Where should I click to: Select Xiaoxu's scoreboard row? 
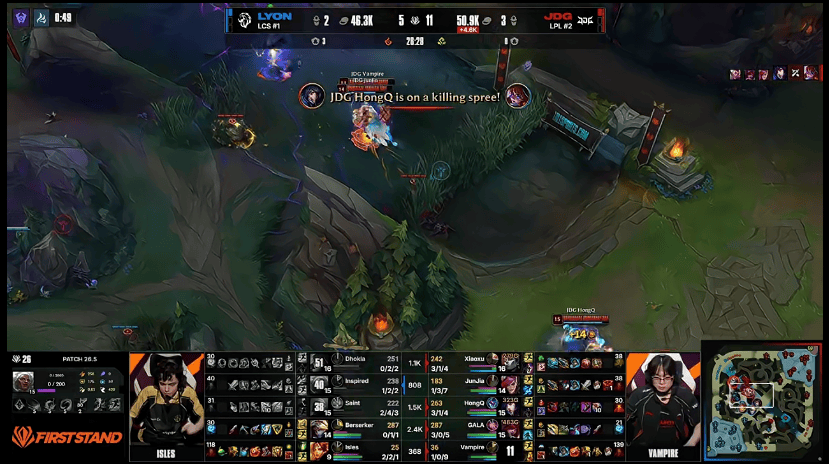(x=477, y=362)
